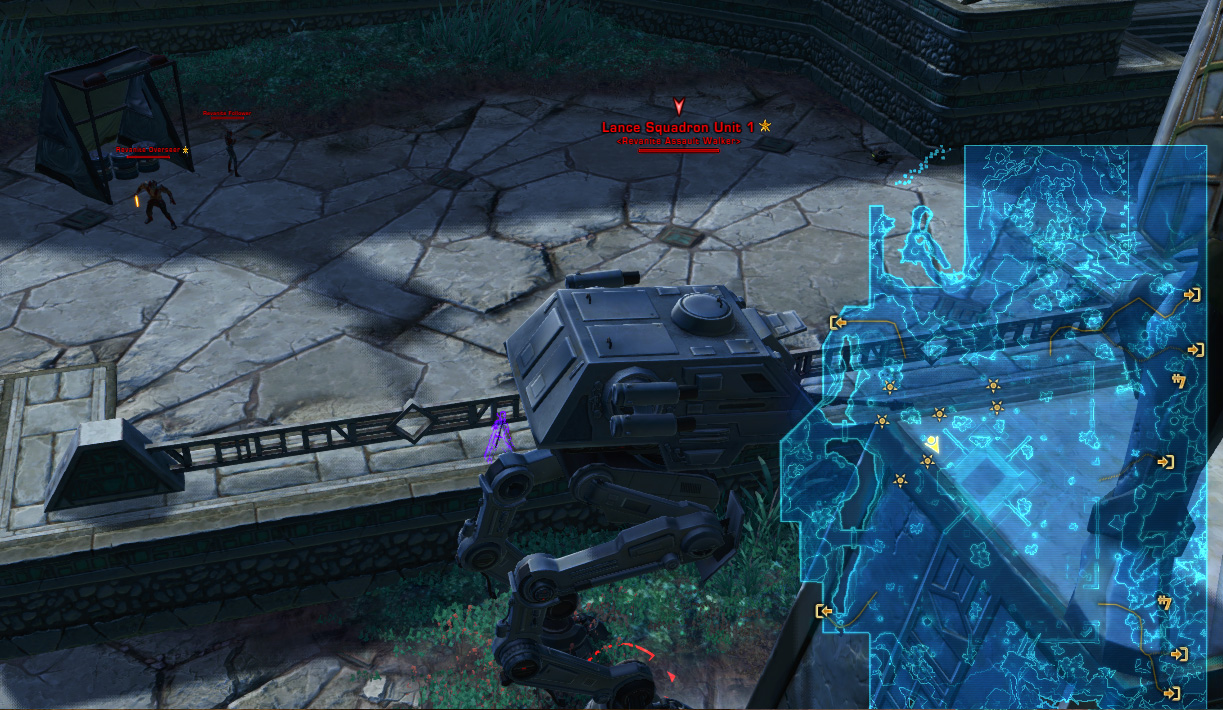Click the star marker nearest the player arrow

coord(927,461)
